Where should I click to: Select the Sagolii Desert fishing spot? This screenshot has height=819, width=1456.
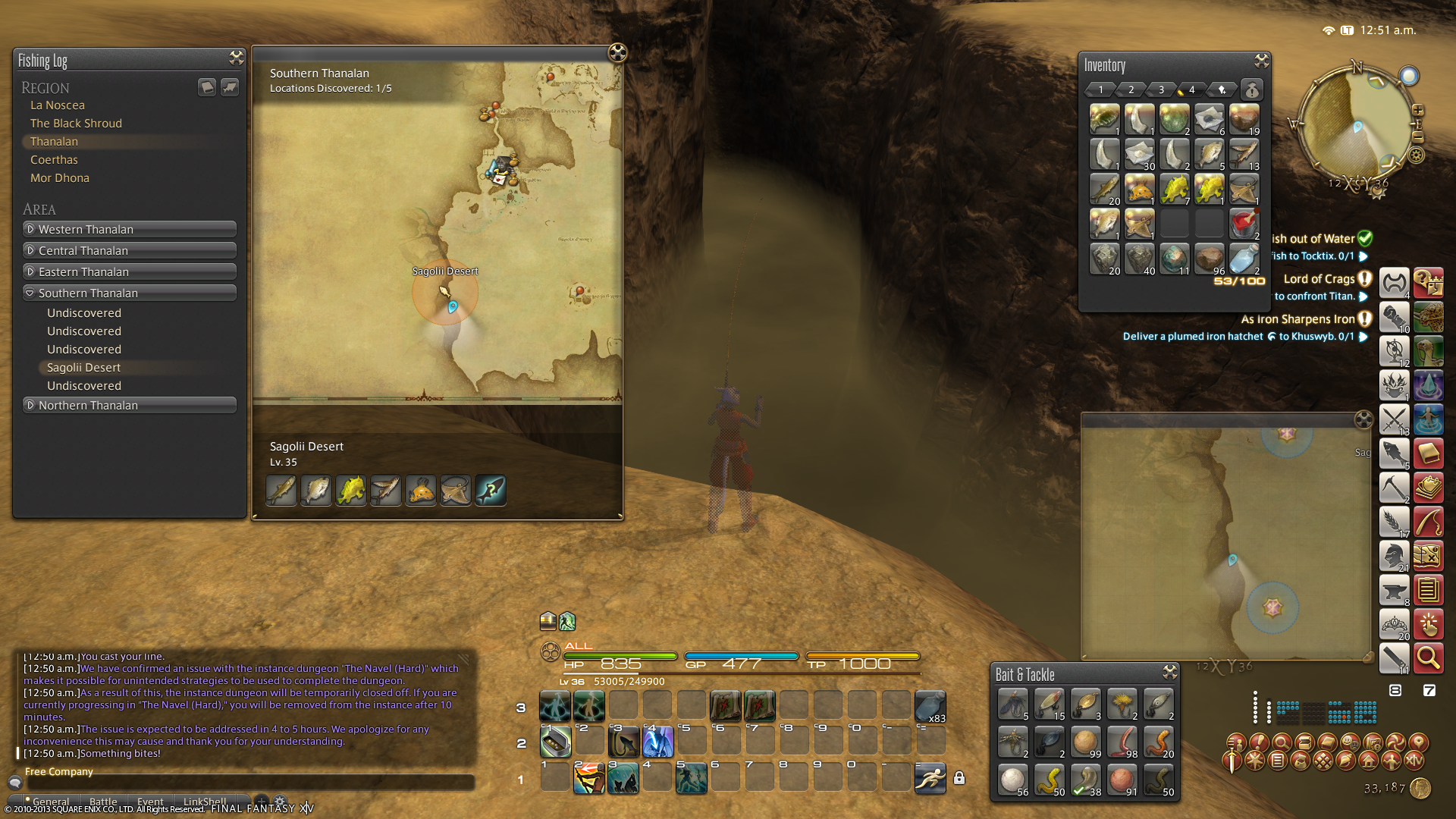(83, 368)
